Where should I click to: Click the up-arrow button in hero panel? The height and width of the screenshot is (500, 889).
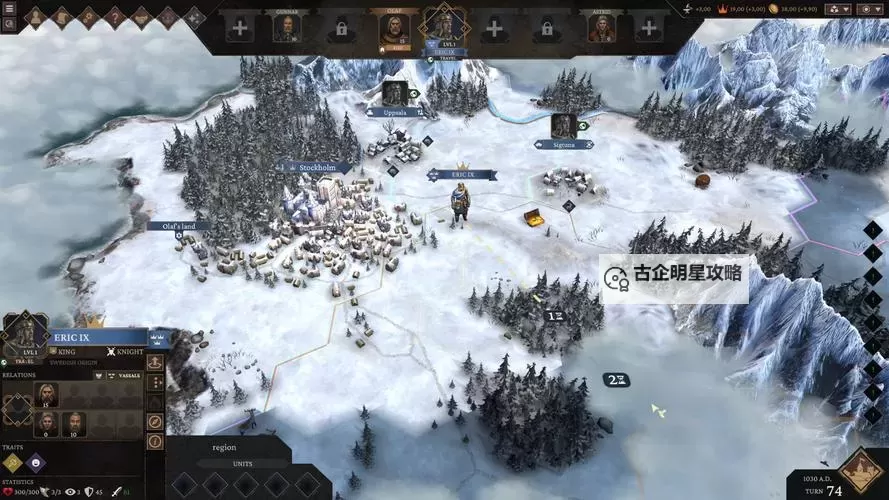point(155,362)
